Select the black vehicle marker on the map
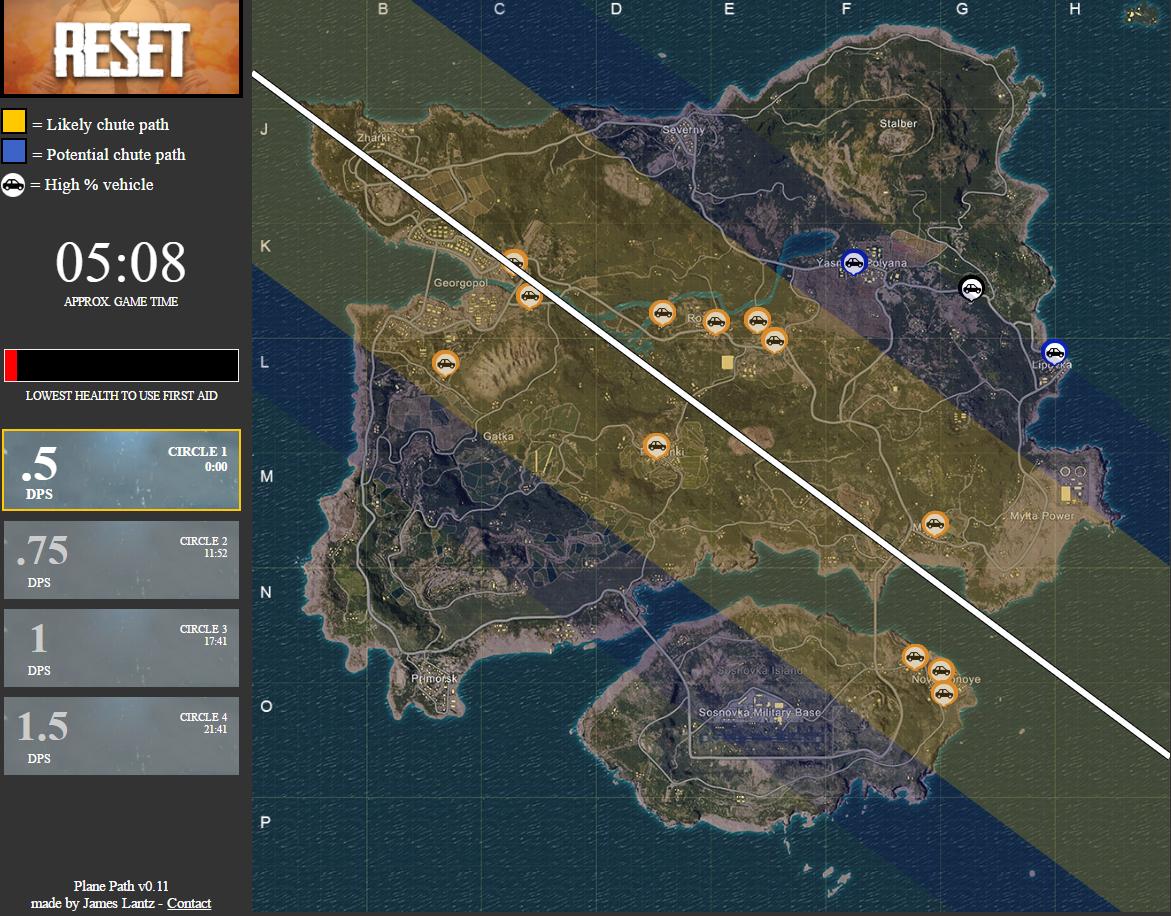Image resolution: width=1171 pixels, height=916 pixels. coord(970,288)
